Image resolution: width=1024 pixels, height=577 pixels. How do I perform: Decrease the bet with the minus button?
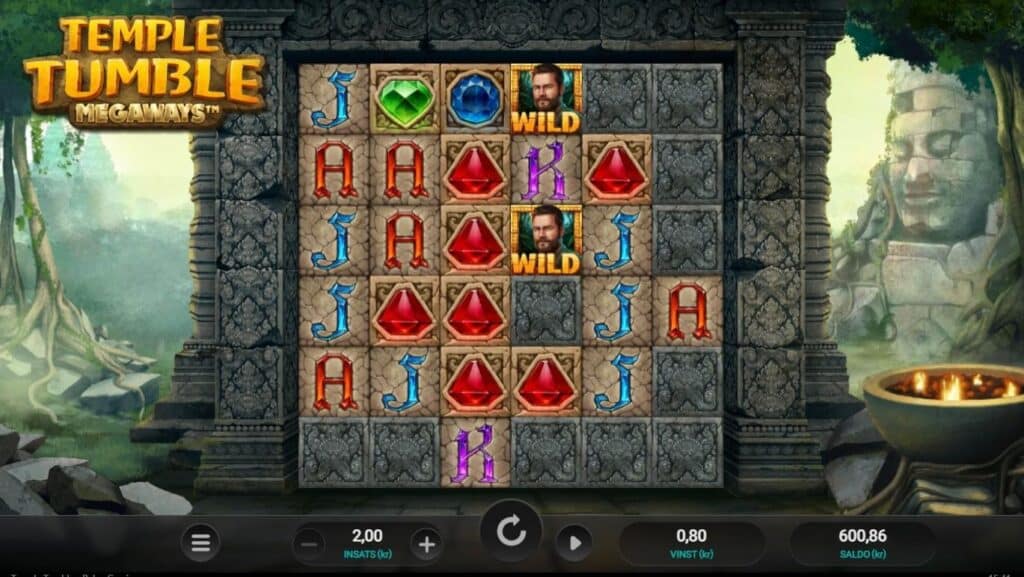pyautogui.click(x=310, y=544)
